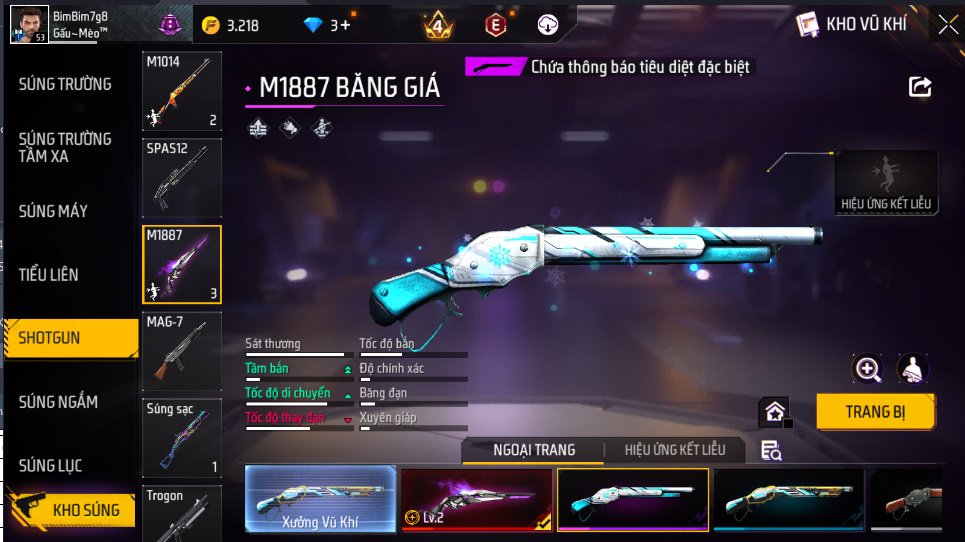The width and height of the screenshot is (965, 542).
Task: Select the Xưởng Vũ Khí skin thumbnail
Action: (x=320, y=499)
